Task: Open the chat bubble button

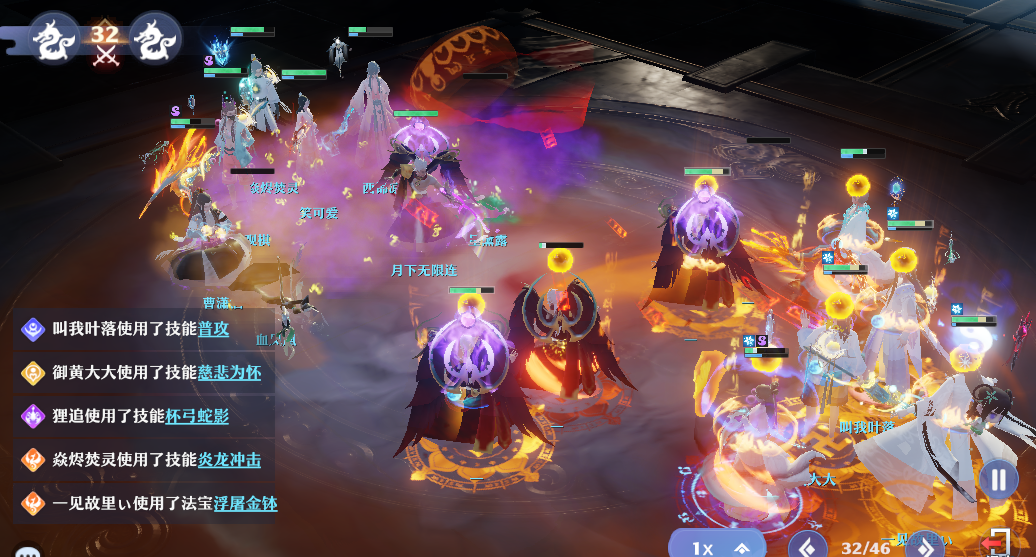Action: click(x=27, y=551)
